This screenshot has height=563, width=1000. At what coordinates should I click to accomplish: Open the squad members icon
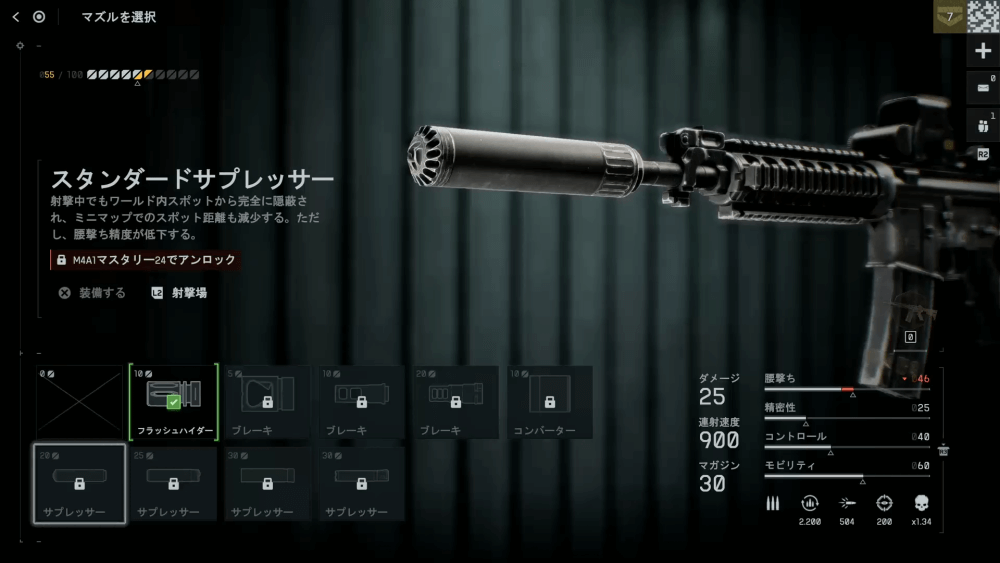983,125
